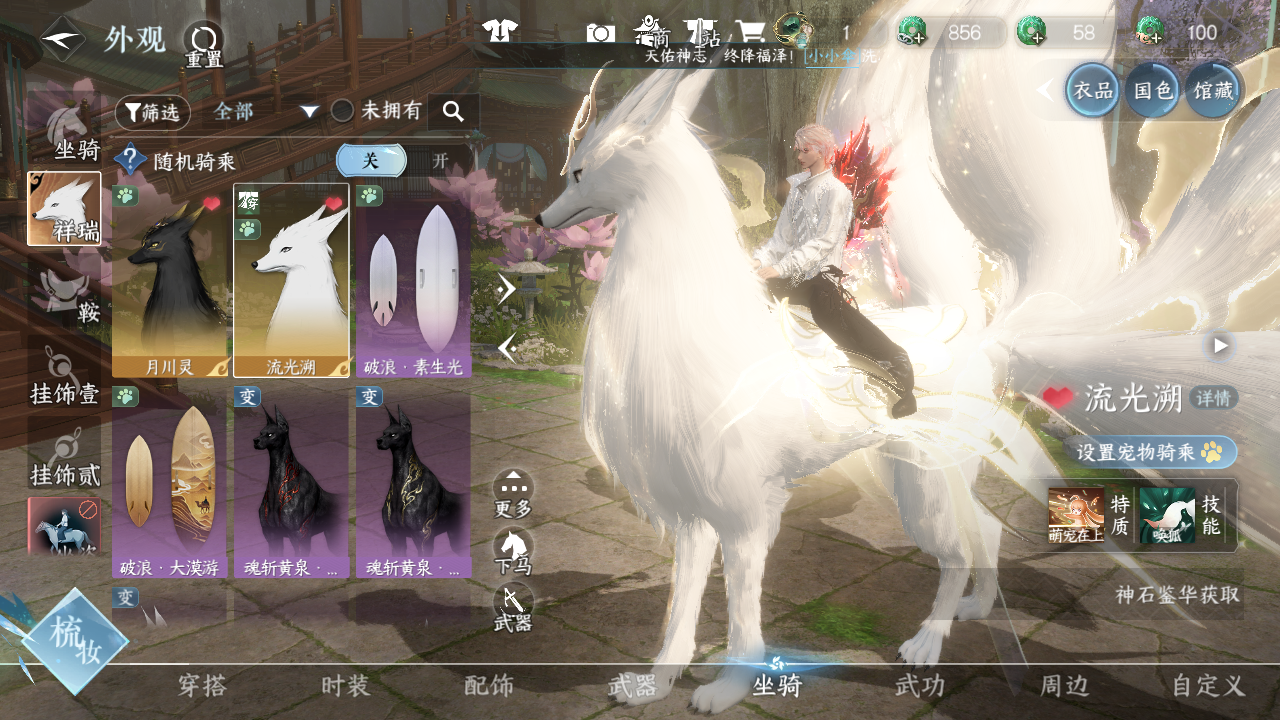This screenshot has width=1280, height=720.
Task: Toggle the 未拥有 unowned checkbox
Action: (x=343, y=111)
